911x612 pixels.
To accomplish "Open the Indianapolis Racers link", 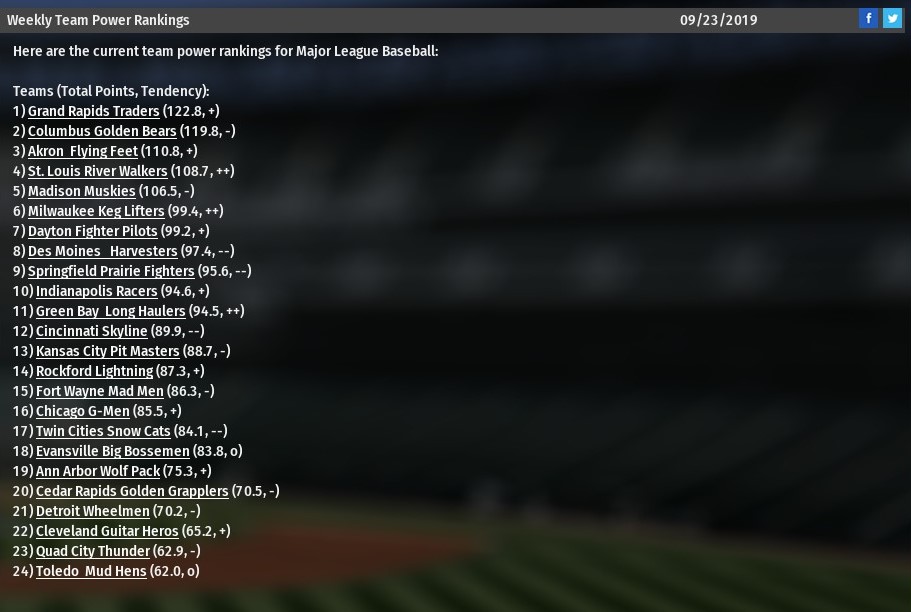I will coord(96,291).
